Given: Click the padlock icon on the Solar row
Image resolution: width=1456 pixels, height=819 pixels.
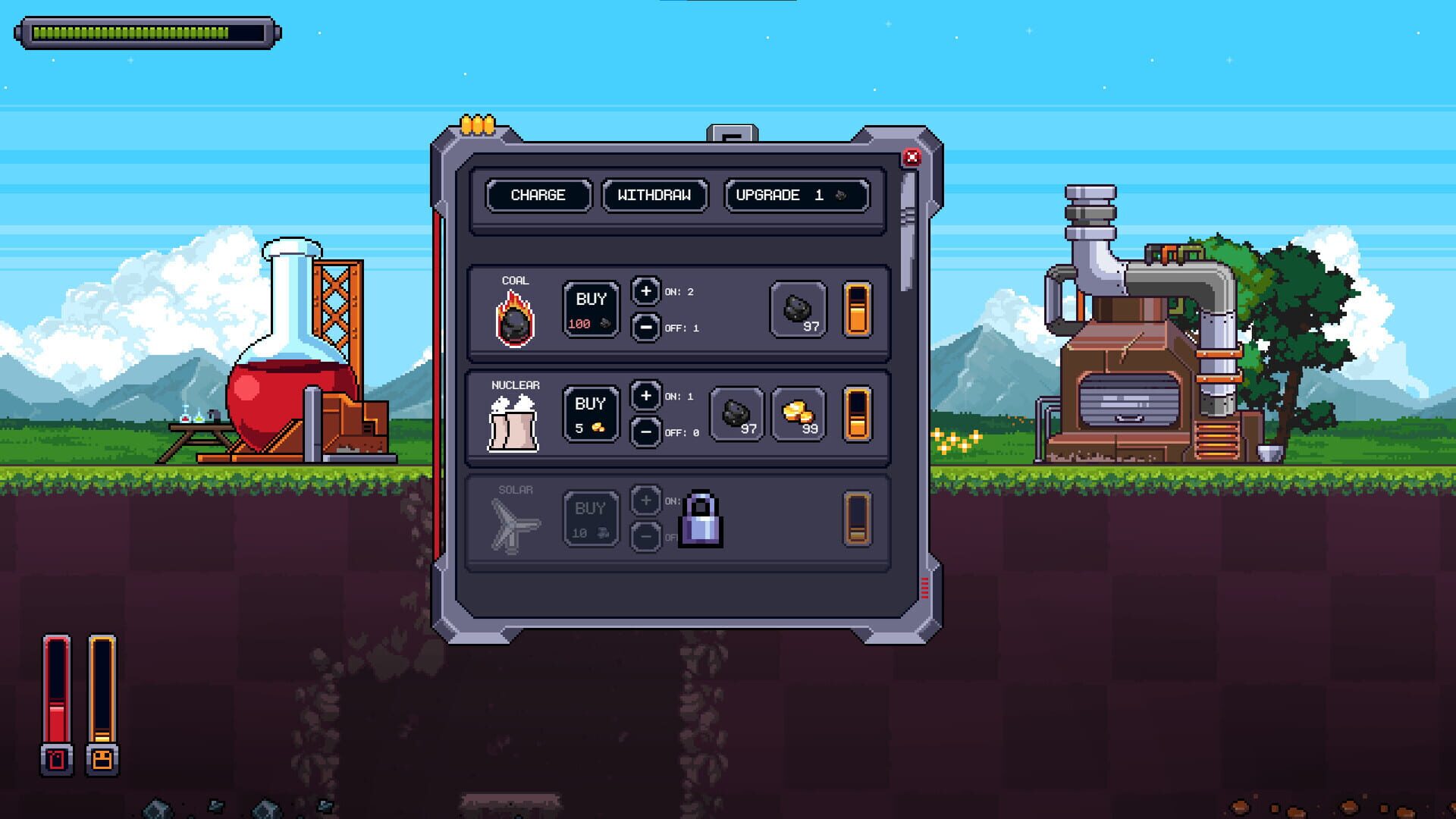Looking at the screenshot, I should 701,520.
